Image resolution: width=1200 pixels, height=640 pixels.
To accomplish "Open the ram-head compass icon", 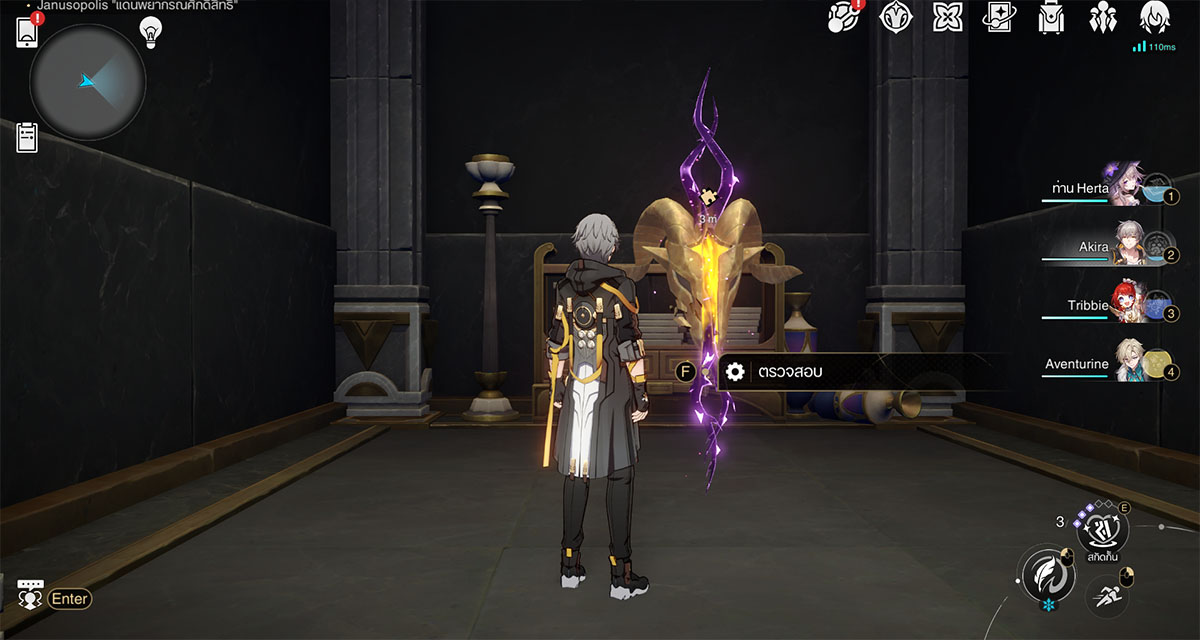I will pos(894,17).
